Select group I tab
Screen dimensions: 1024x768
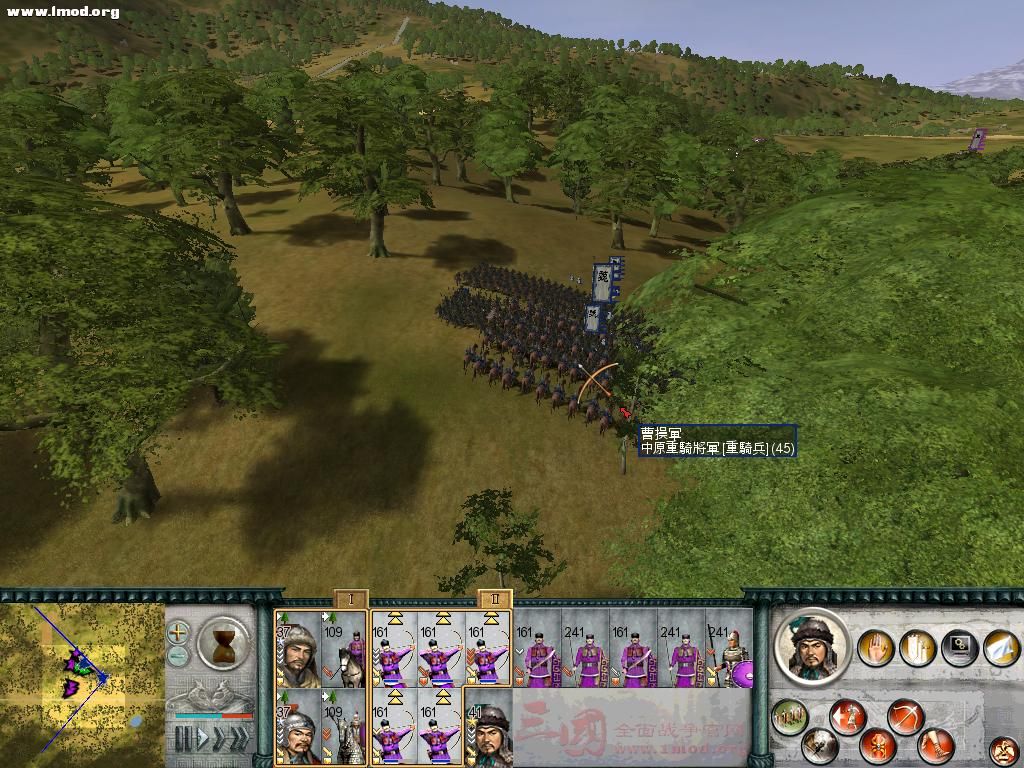click(x=350, y=598)
